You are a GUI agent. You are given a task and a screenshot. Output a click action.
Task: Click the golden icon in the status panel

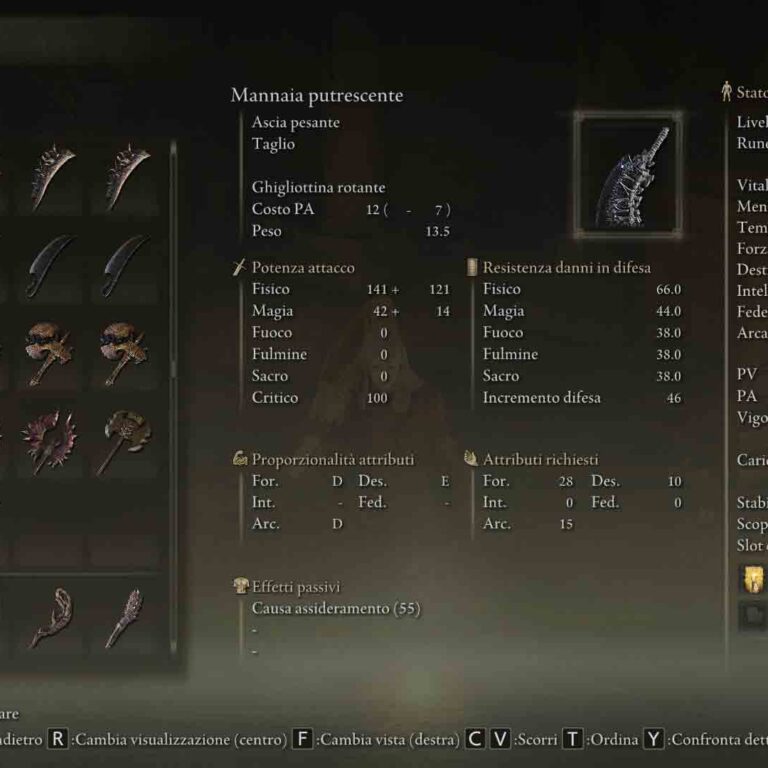(x=751, y=580)
